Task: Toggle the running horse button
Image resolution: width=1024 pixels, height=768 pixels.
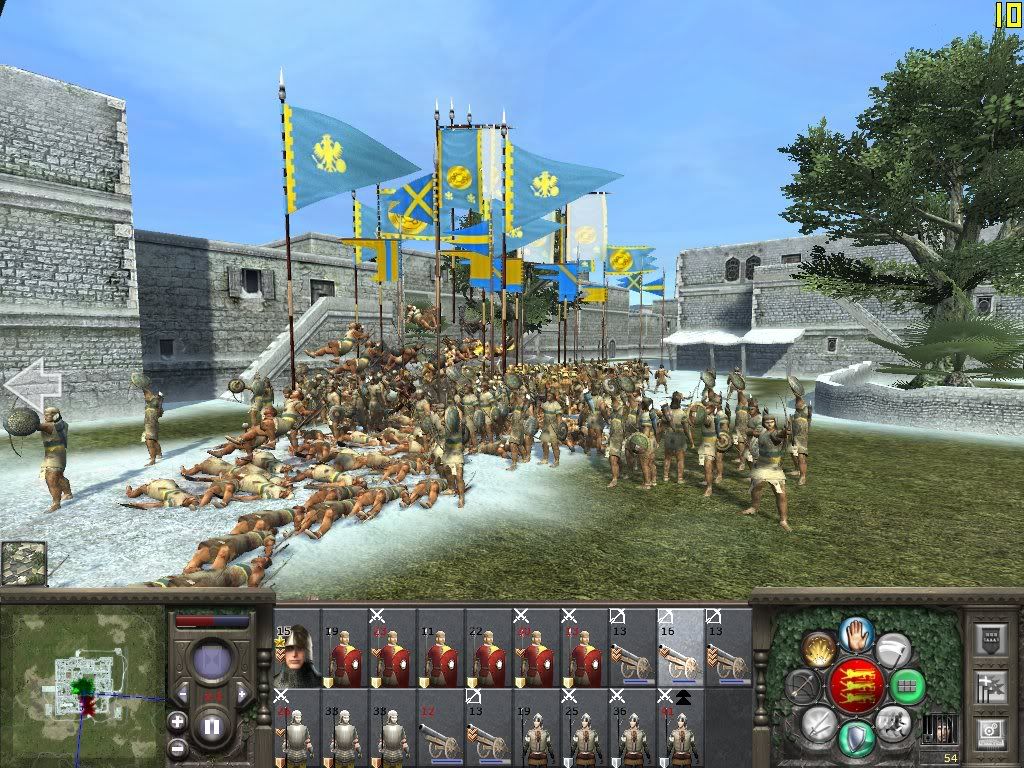Action: pos(891,722)
